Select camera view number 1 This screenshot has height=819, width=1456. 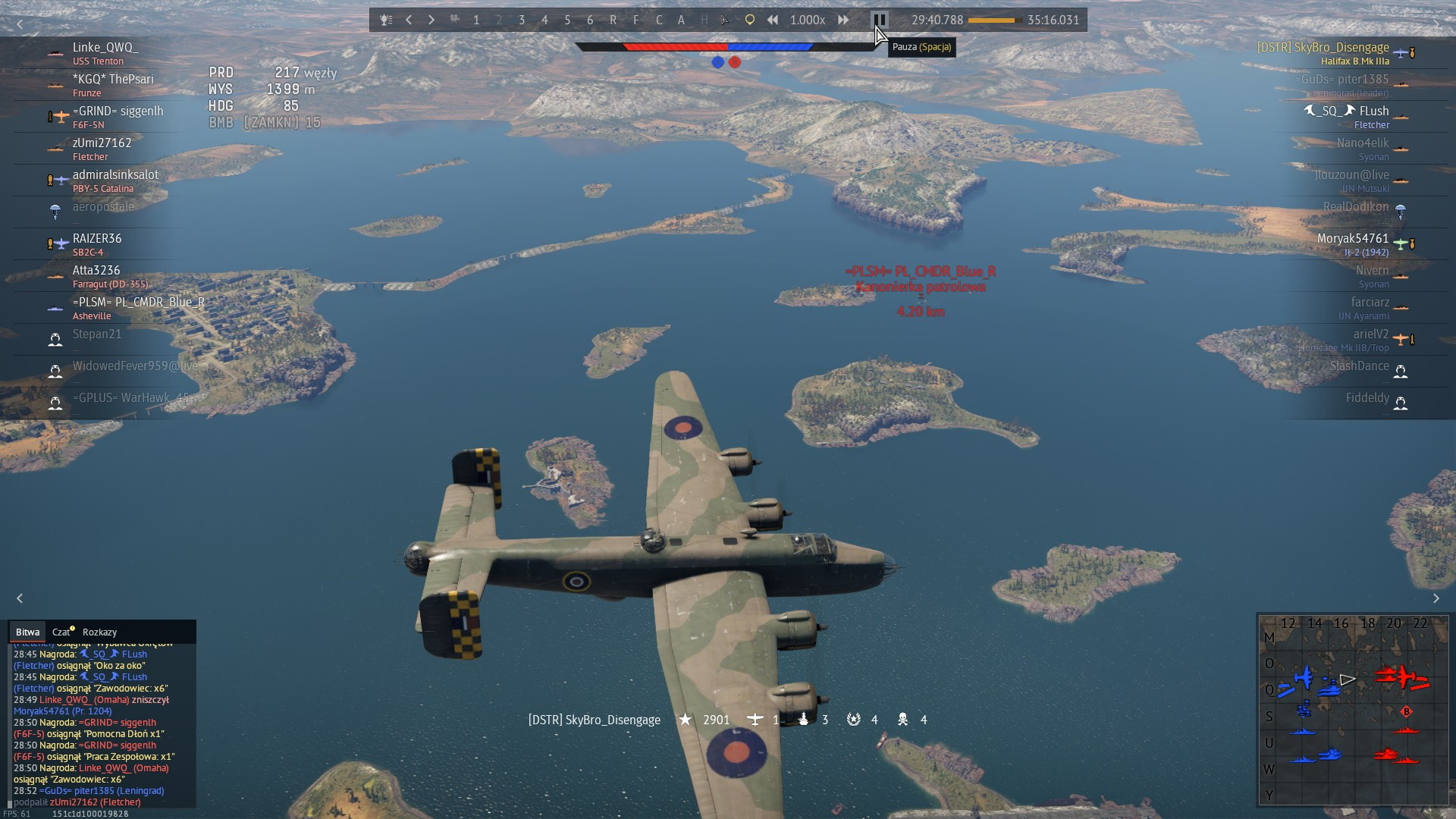476,20
